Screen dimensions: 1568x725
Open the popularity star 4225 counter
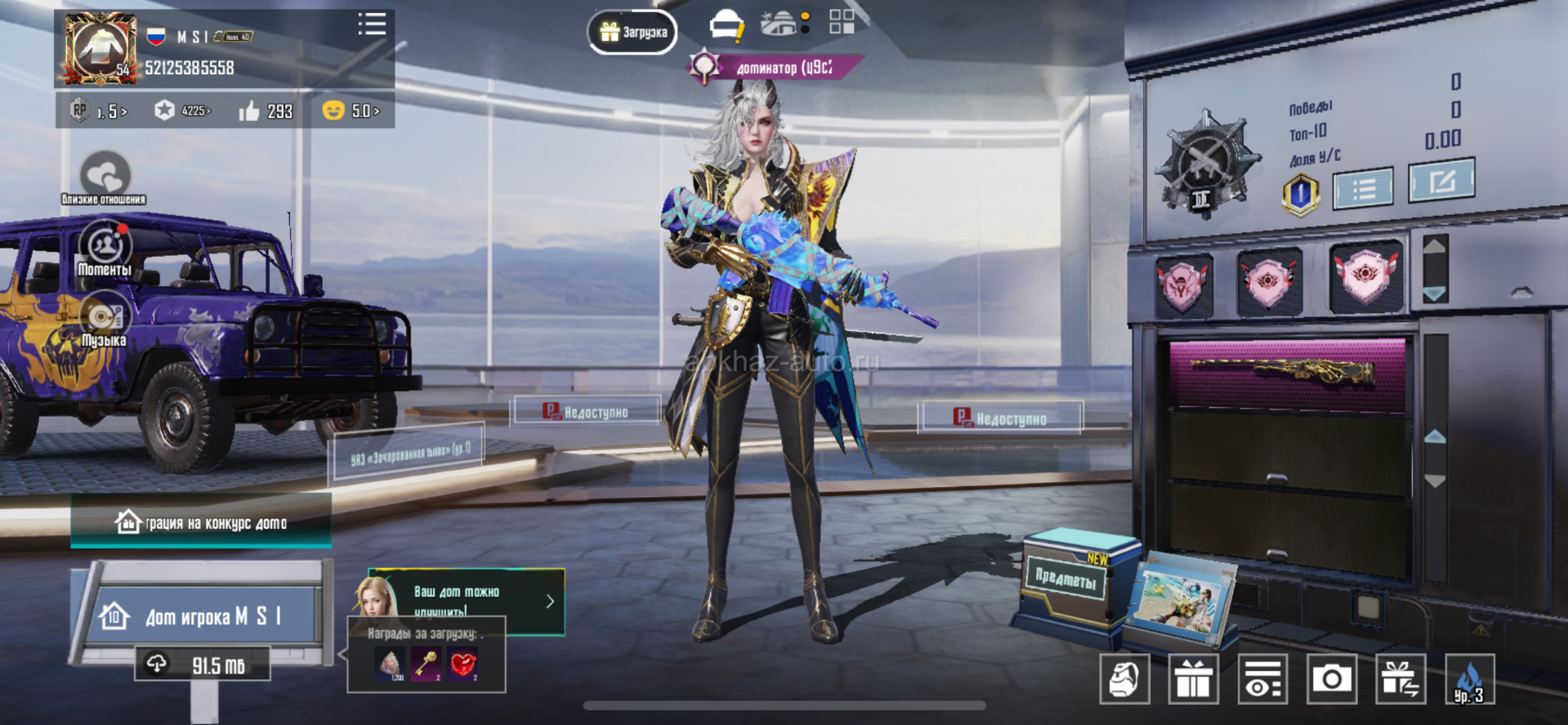(x=183, y=110)
